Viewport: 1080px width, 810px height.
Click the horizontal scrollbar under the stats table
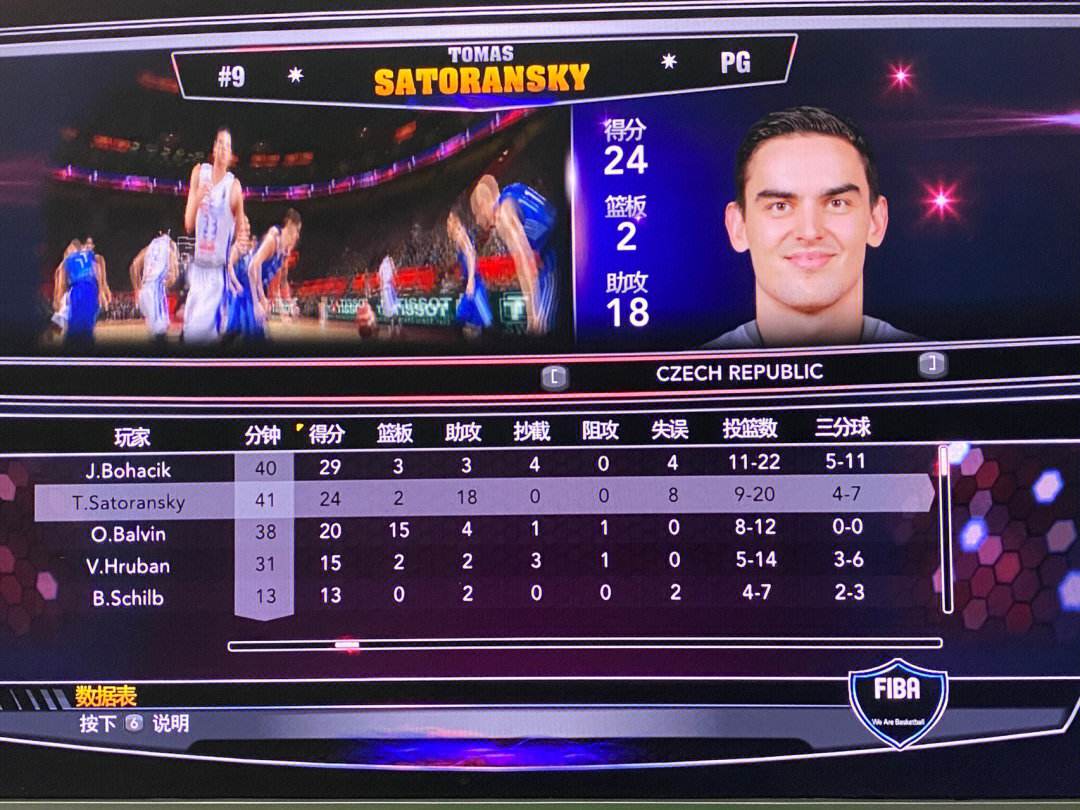(x=584, y=645)
